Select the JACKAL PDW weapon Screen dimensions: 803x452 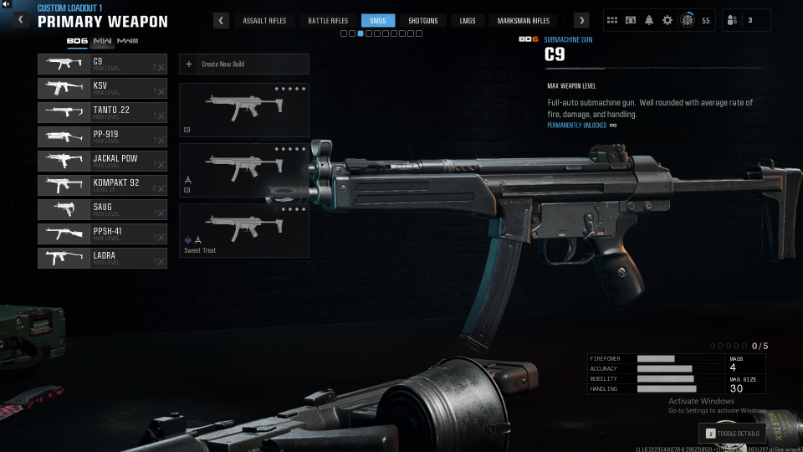click(x=102, y=160)
